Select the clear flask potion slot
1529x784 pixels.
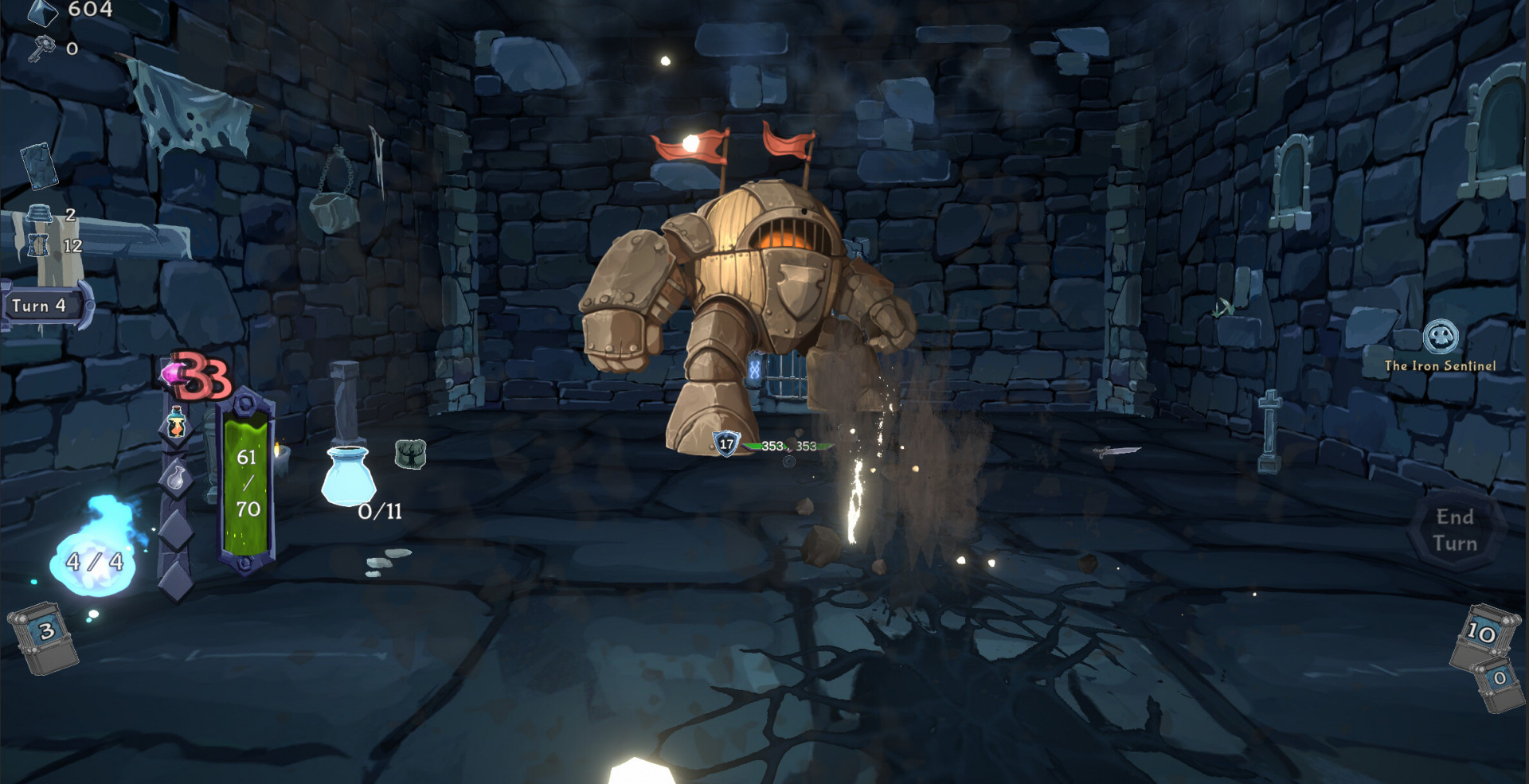coord(176,478)
